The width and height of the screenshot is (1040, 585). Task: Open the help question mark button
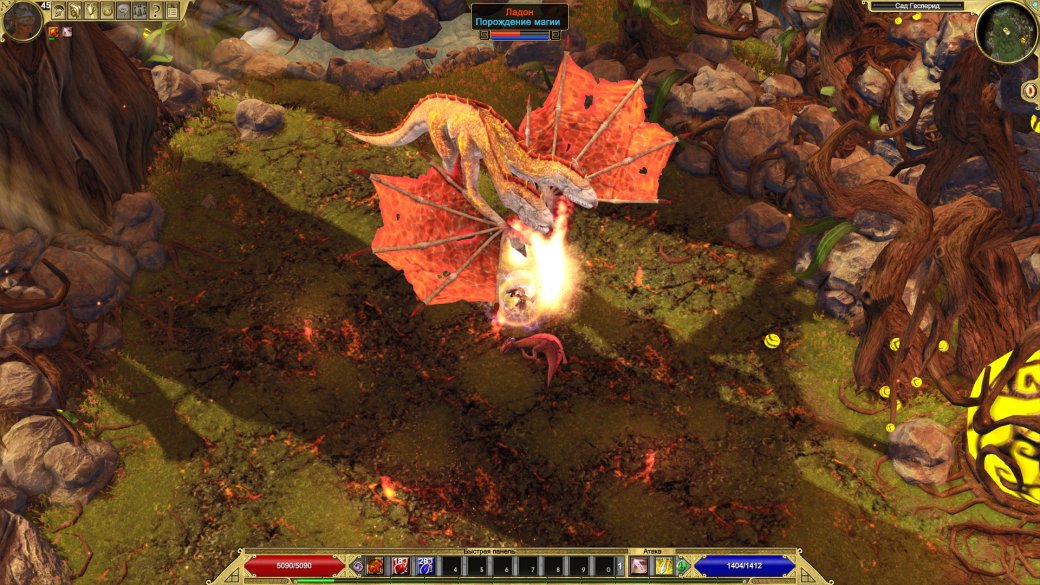155,11
